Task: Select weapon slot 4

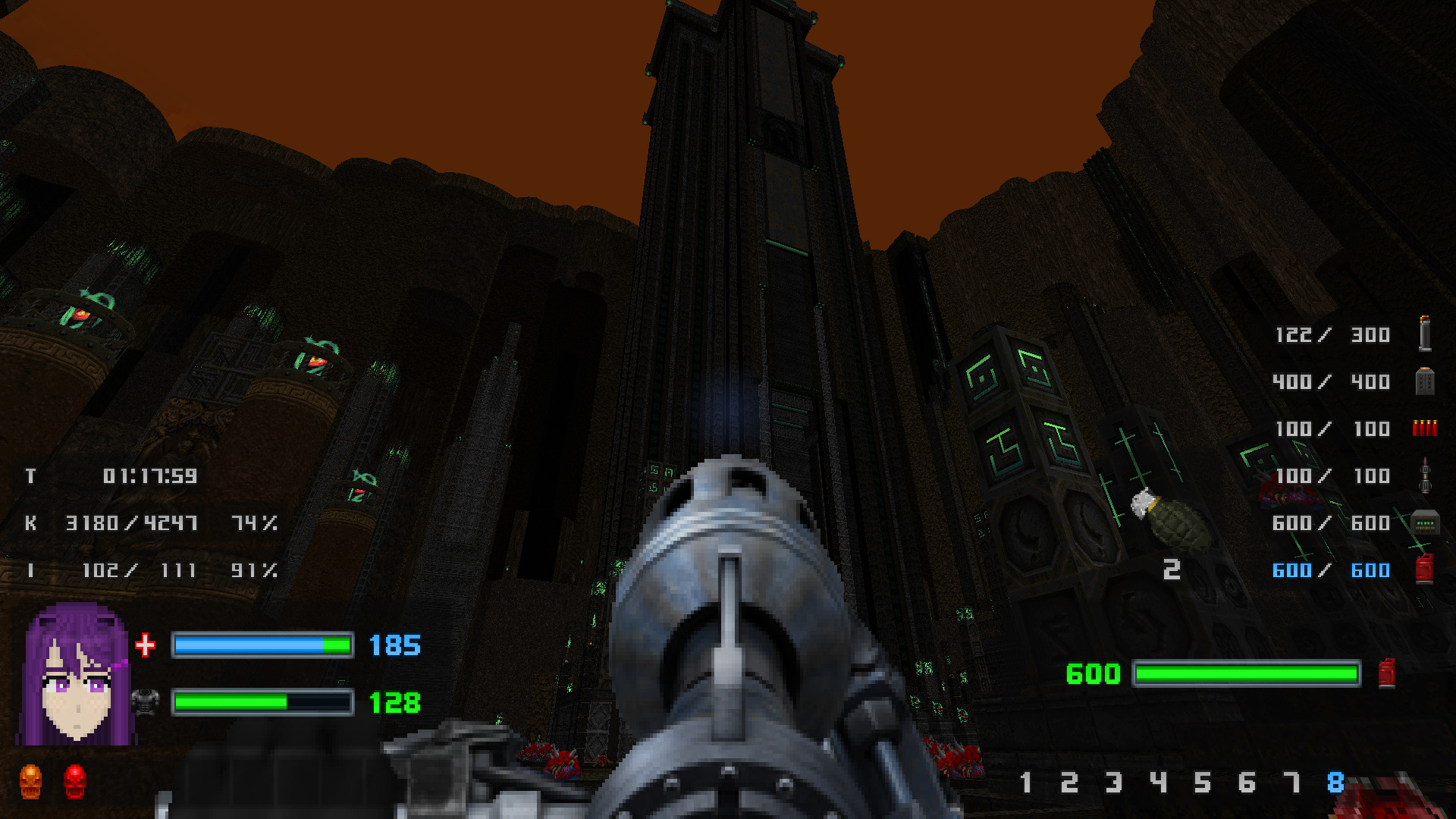Action: (x=1158, y=782)
